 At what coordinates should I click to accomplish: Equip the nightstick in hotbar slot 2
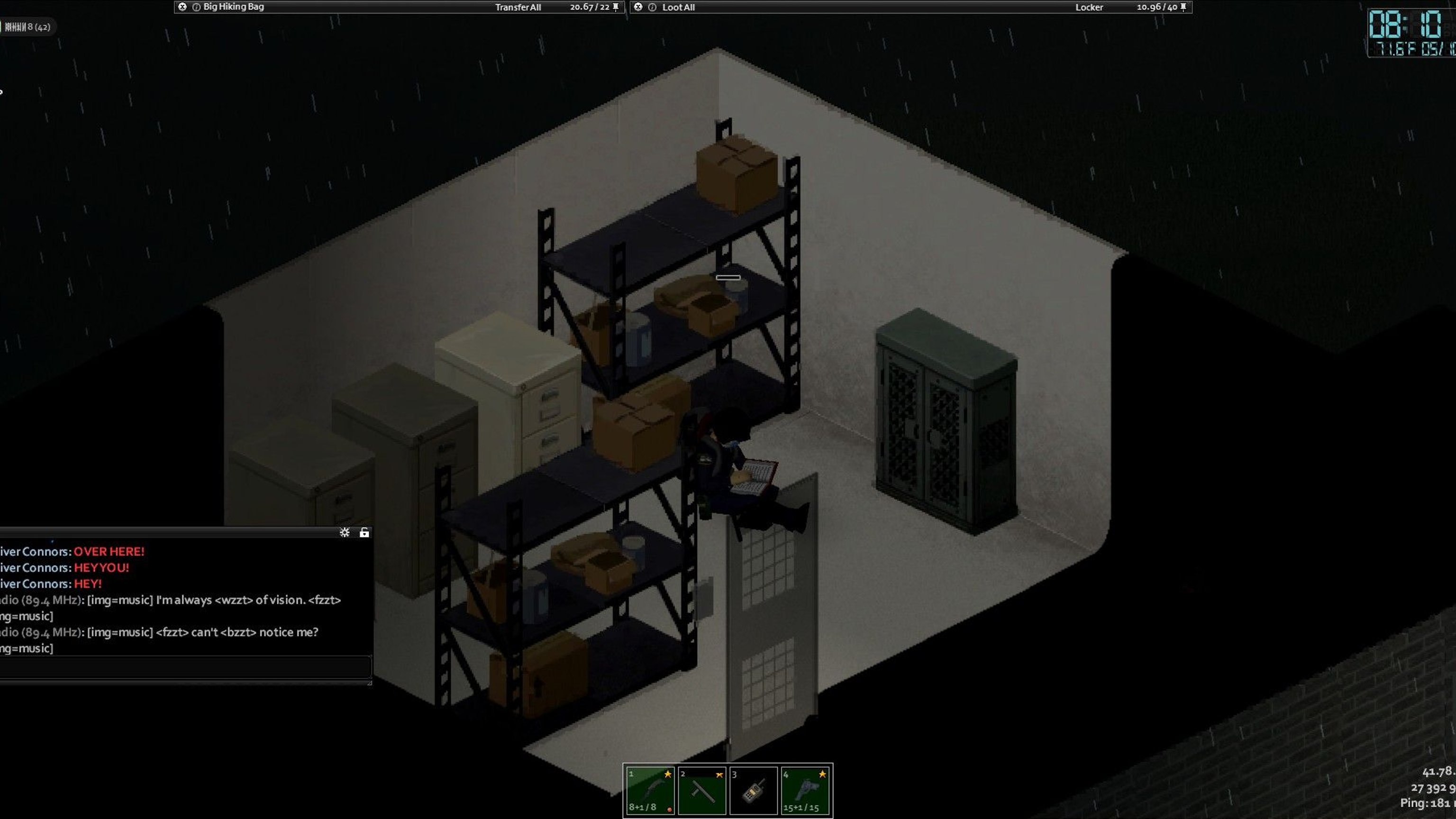702,790
